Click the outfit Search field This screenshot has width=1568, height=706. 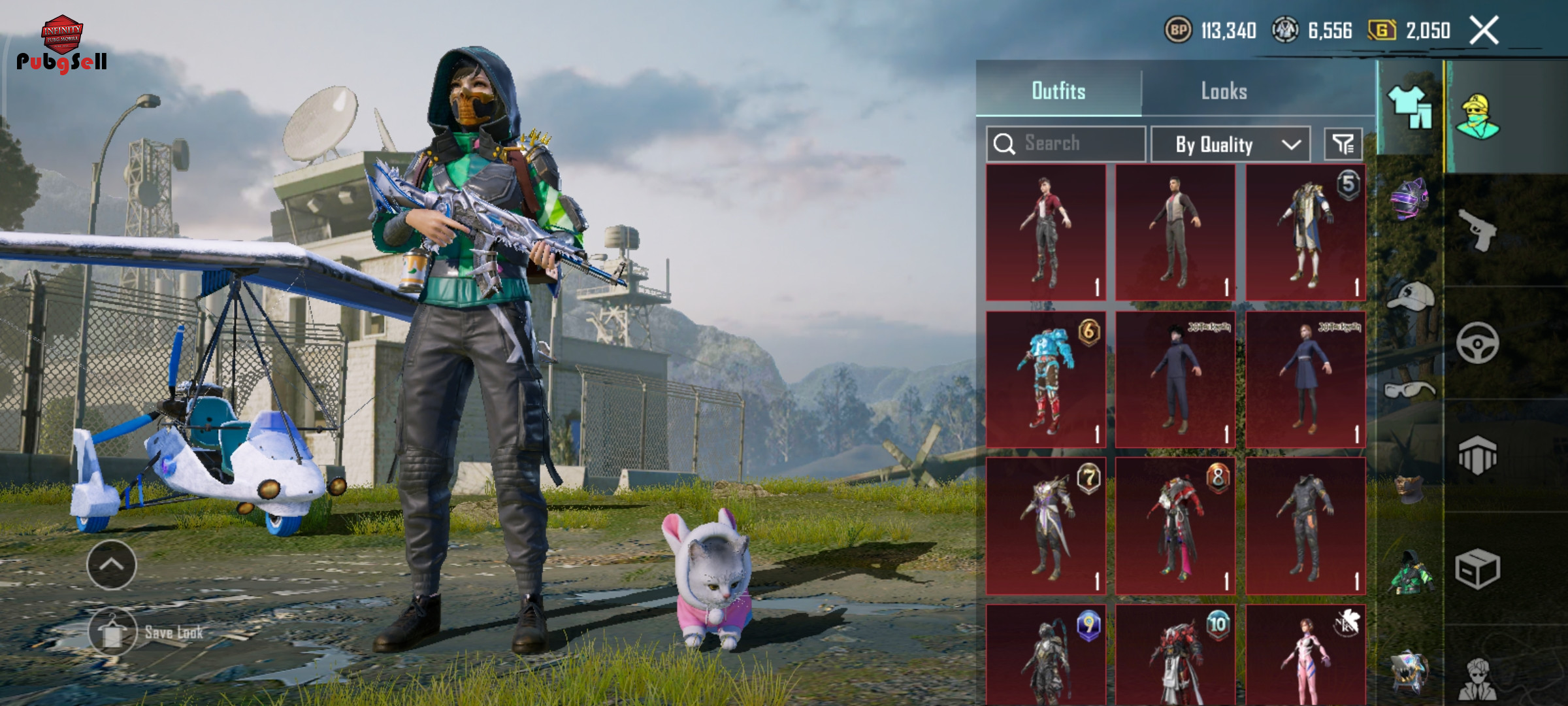click(1066, 144)
